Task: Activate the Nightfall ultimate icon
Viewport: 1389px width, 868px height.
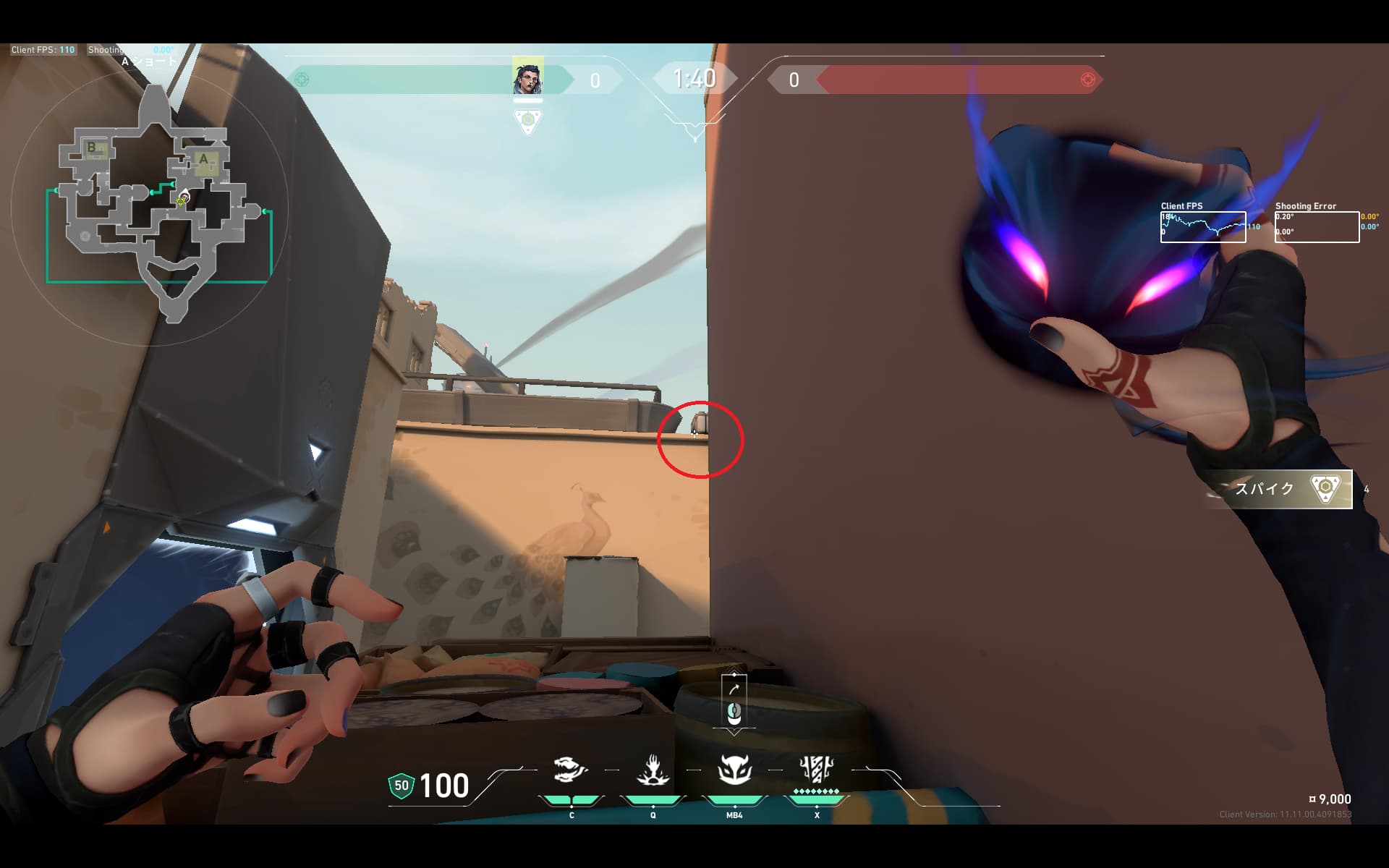Action: point(817,770)
